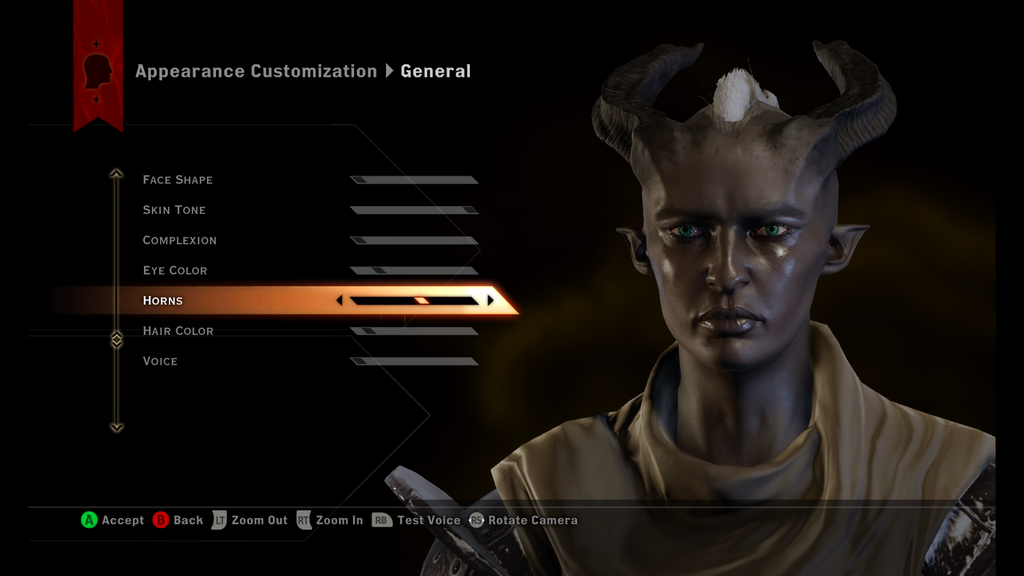Select the Voice menu entry
Screen dimensions: 1024x576
coord(160,361)
